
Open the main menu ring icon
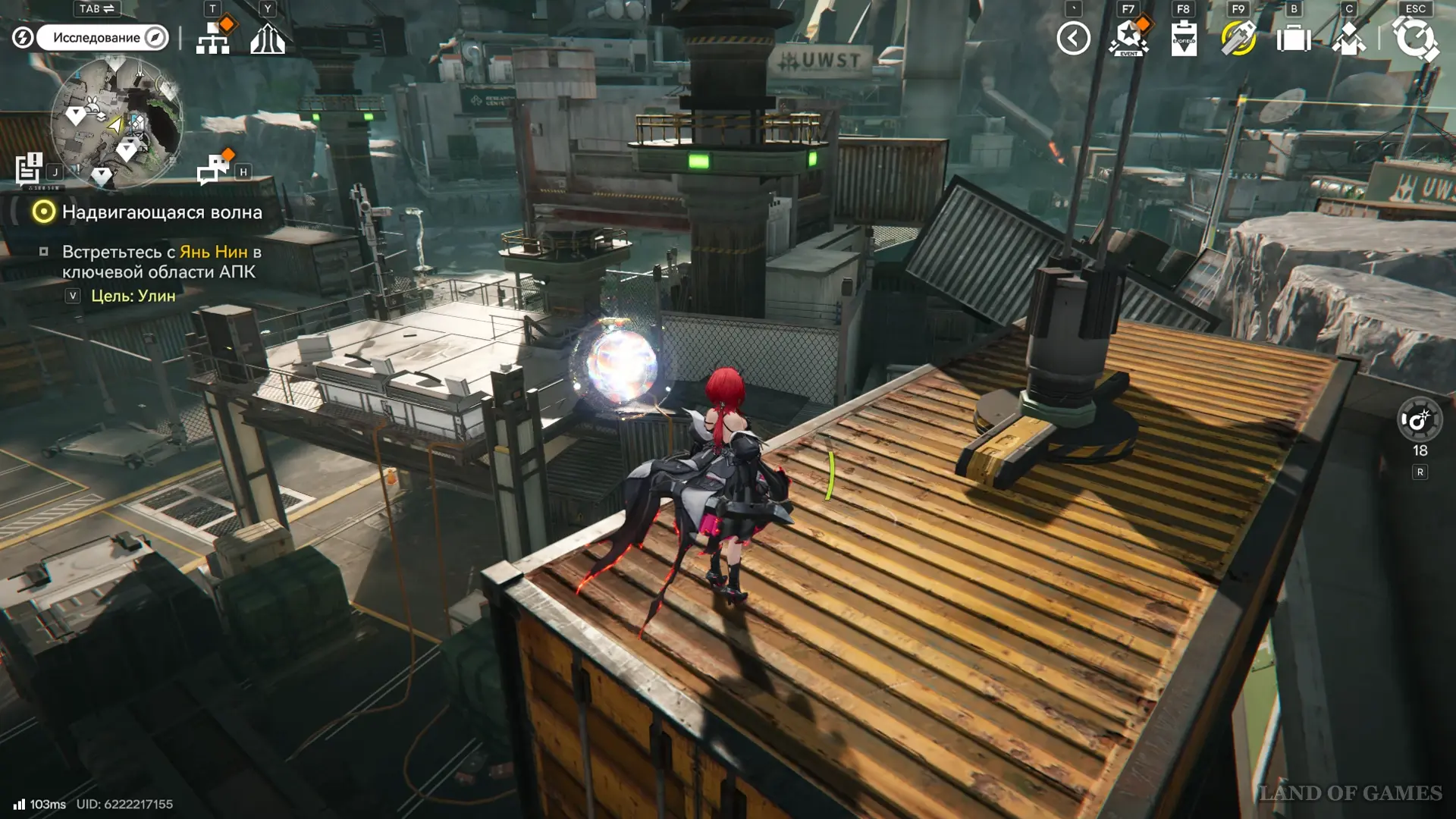tap(1414, 39)
